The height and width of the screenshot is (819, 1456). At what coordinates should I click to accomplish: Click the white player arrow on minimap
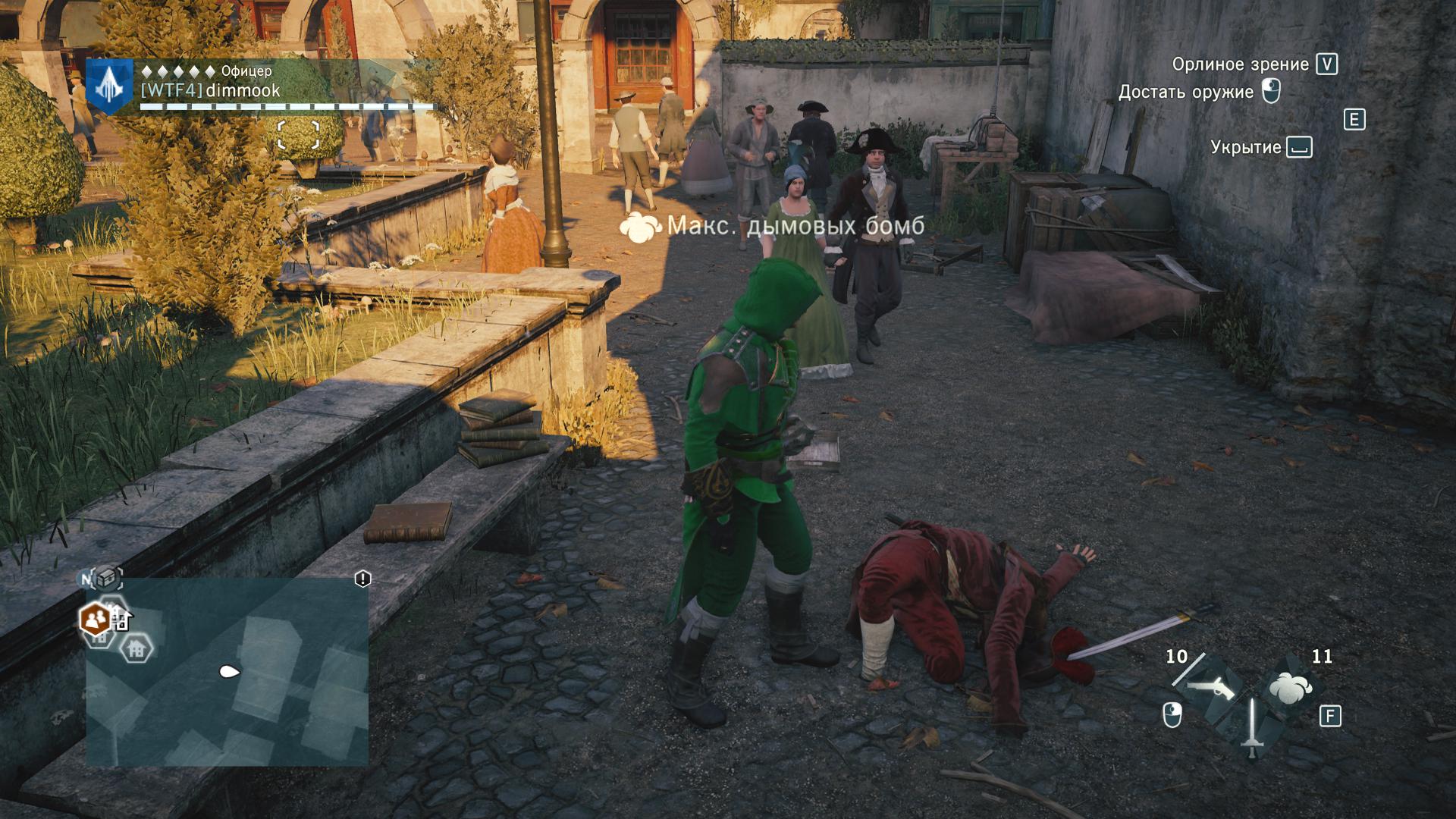click(x=229, y=671)
